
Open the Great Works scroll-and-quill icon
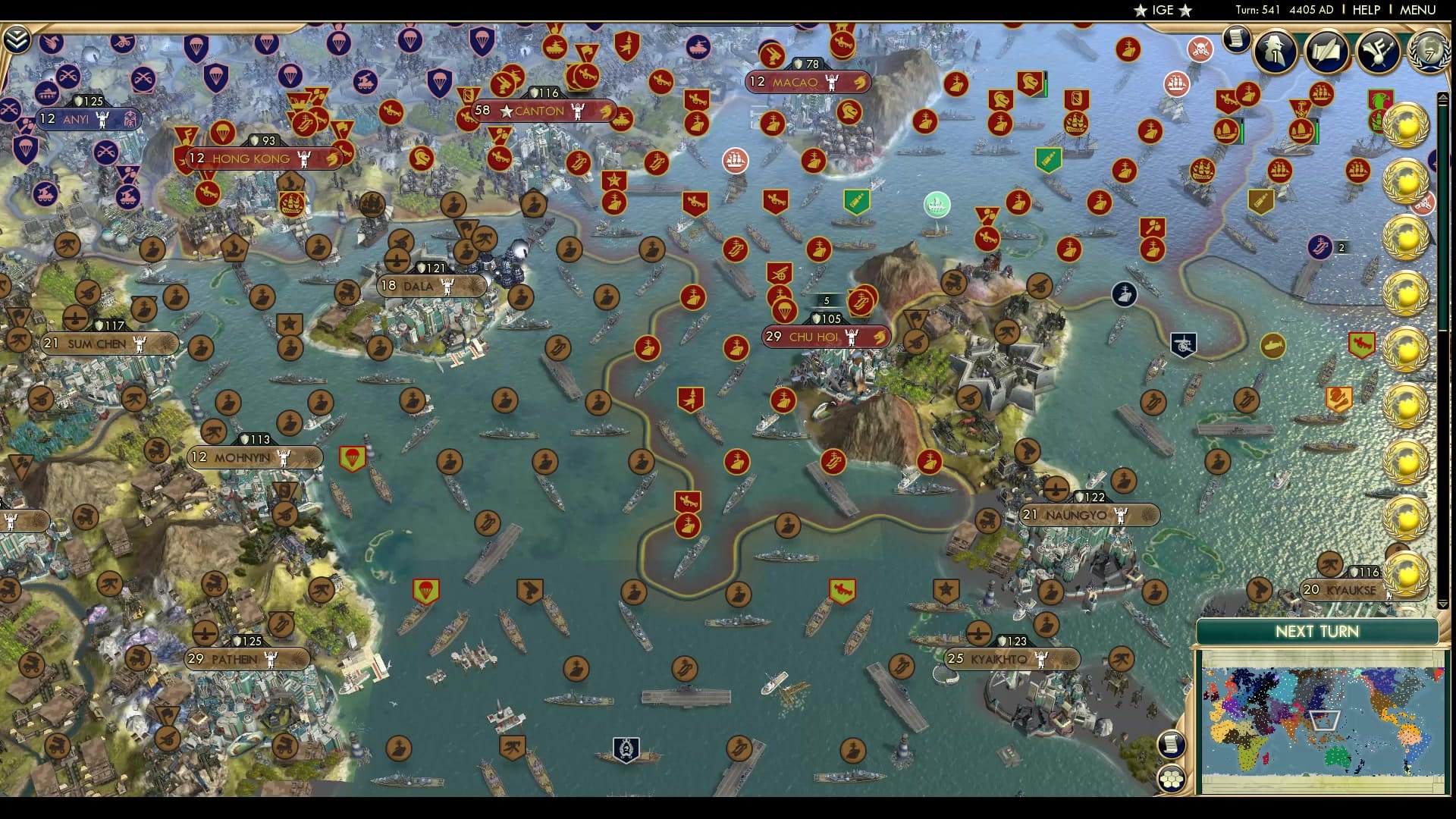pyautogui.click(x=1327, y=52)
